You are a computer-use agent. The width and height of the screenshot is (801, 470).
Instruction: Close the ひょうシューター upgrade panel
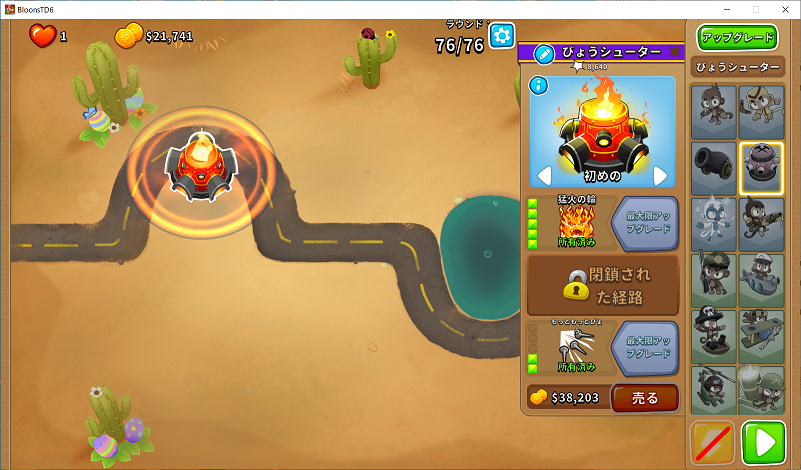(675, 52)
